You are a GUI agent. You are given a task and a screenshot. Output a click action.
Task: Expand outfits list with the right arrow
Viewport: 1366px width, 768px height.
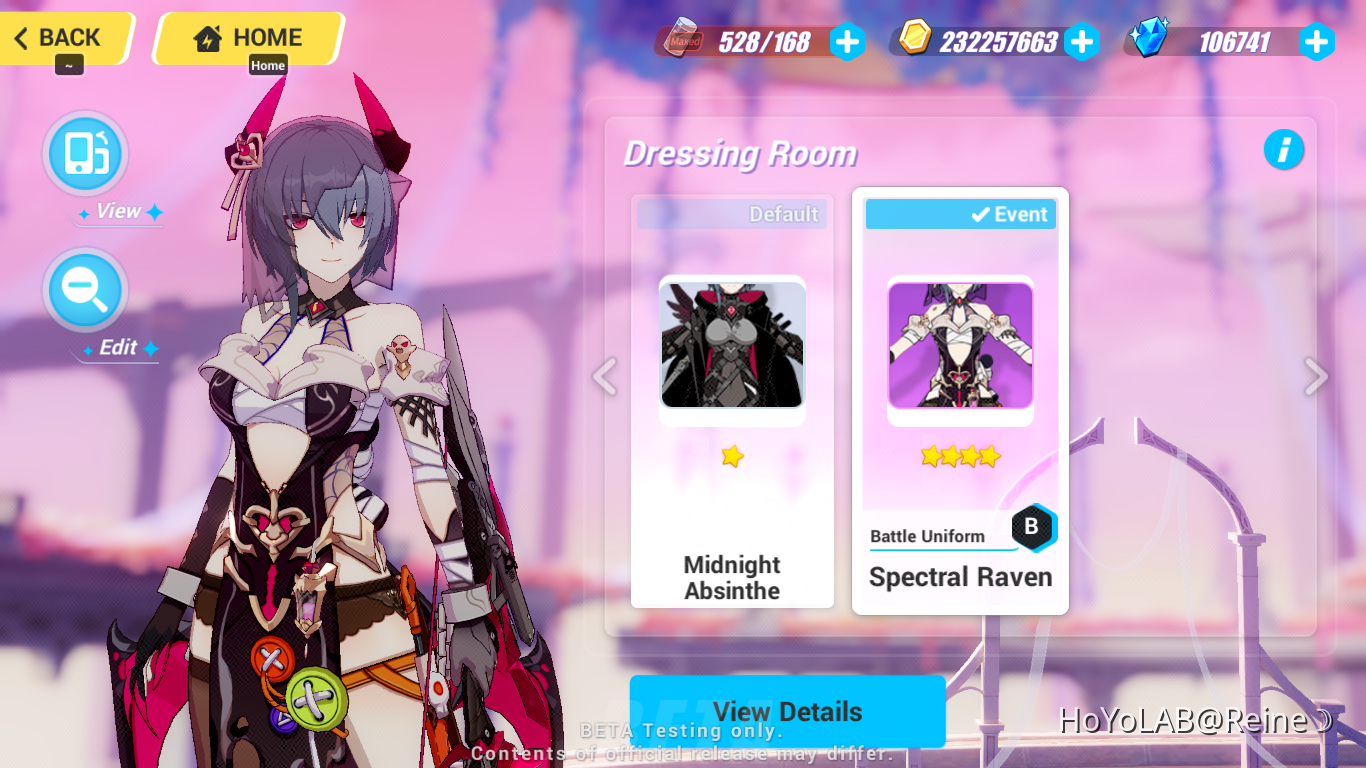point(1315,377)
